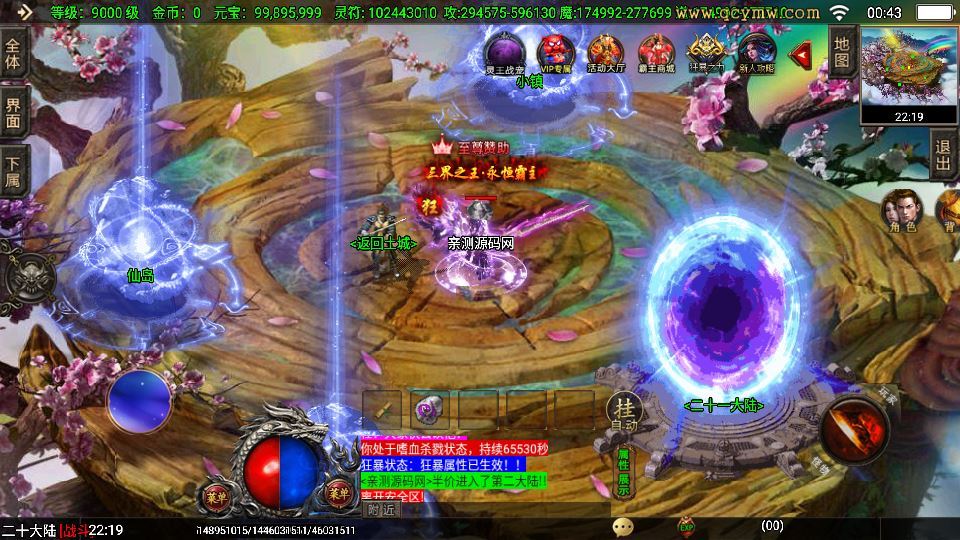This screenshot has width=960, height=540.
Task: Select the 下属 tab on the left
Action: click(13, 172)
